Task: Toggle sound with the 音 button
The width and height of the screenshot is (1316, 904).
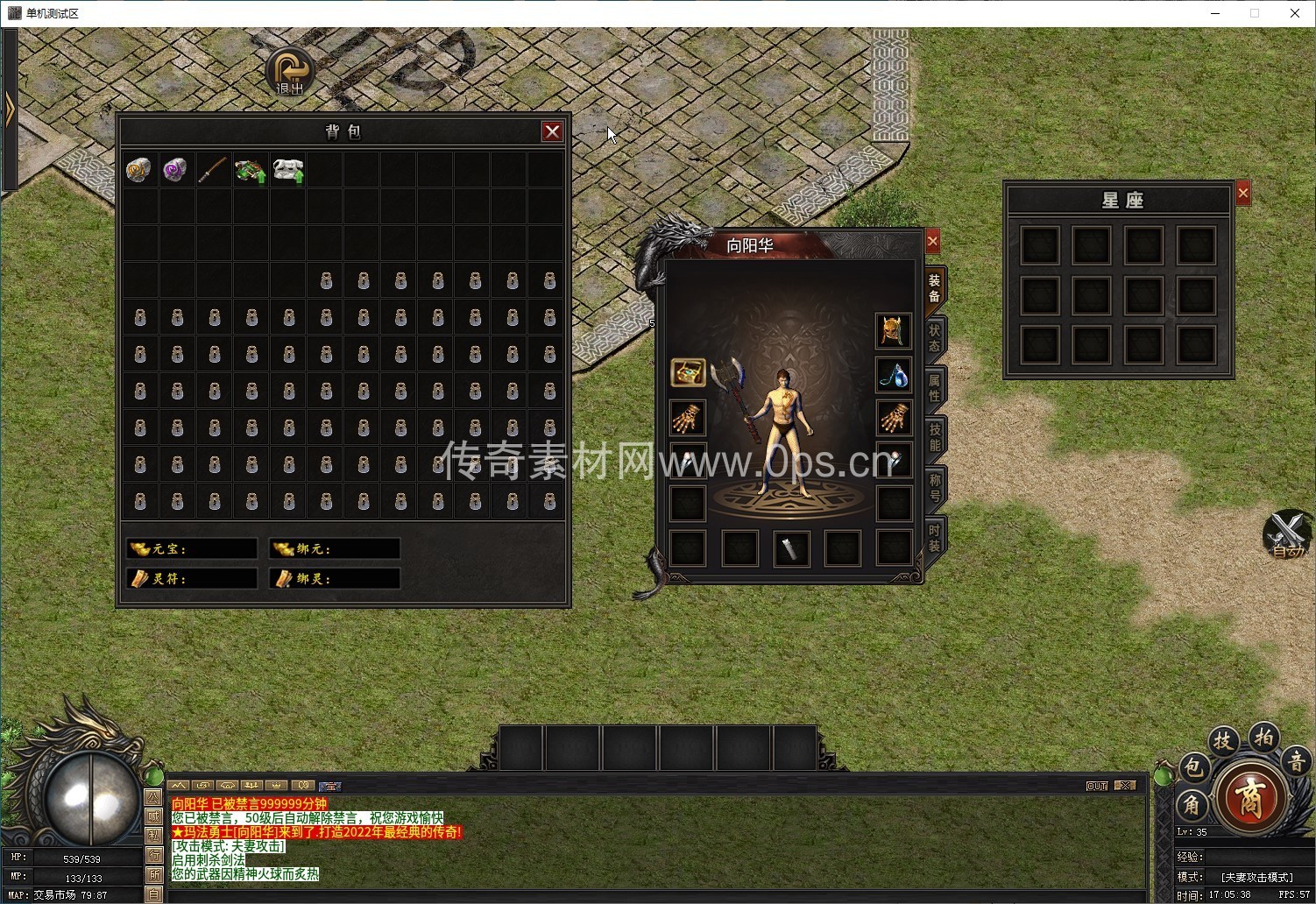Action: pos(1297,761)
